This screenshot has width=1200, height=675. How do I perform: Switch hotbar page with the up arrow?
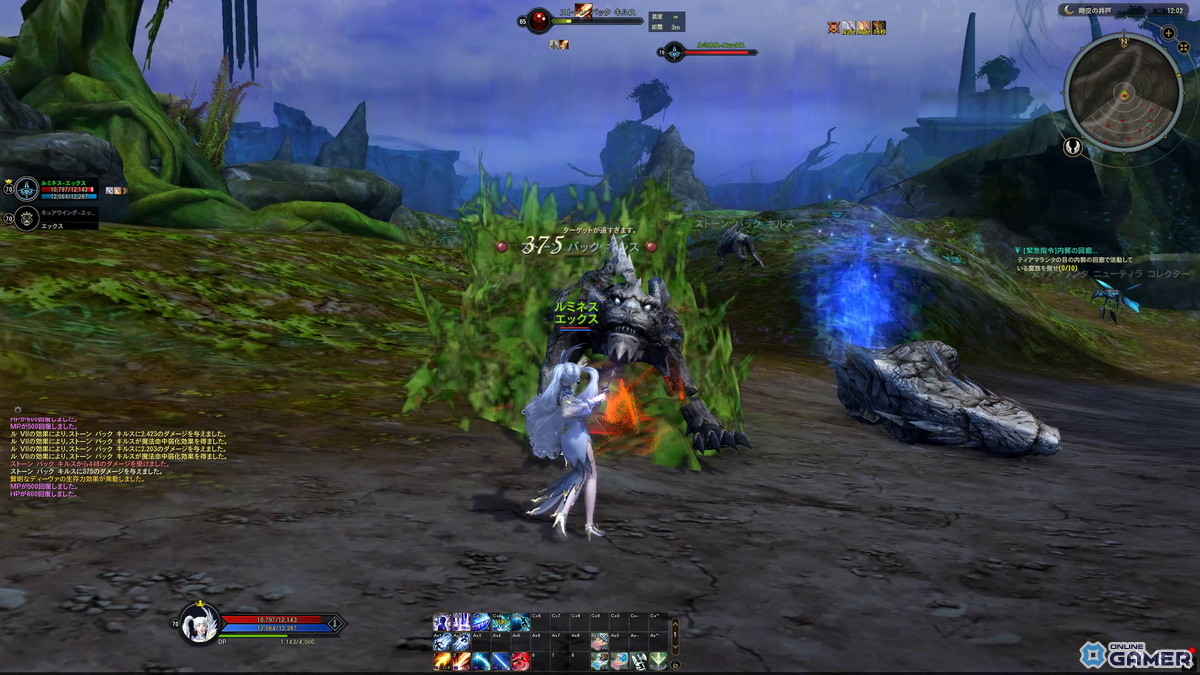coord(675,623)
